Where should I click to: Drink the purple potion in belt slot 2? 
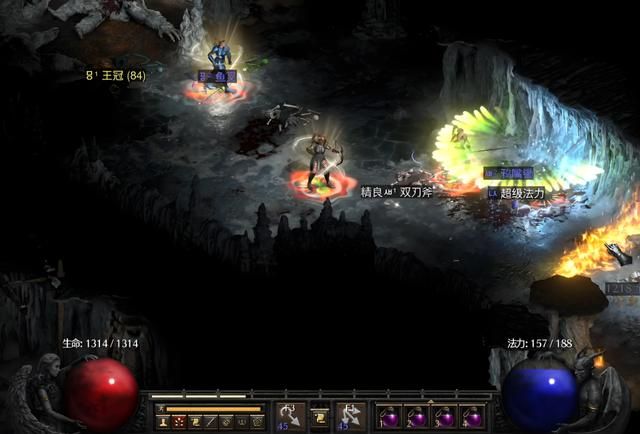(x=417, y=416)
